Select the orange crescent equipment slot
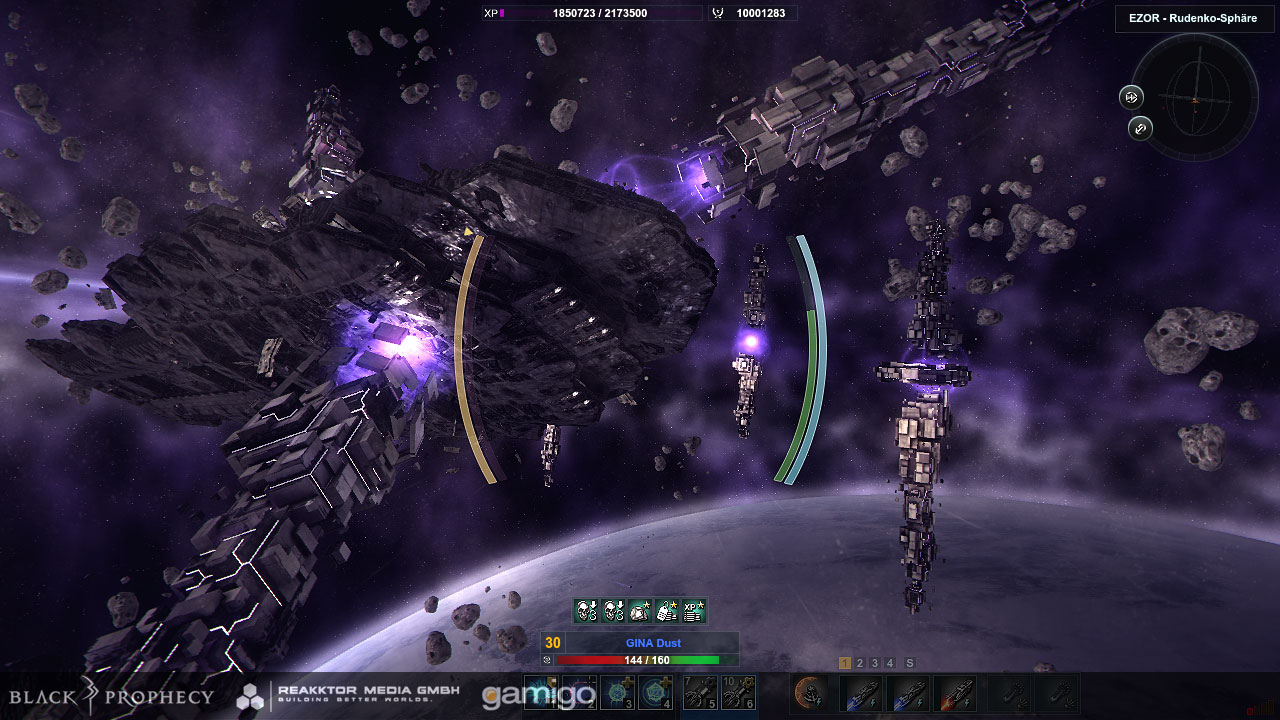Screen dimensions: 1280x720 tap(810, 693)
